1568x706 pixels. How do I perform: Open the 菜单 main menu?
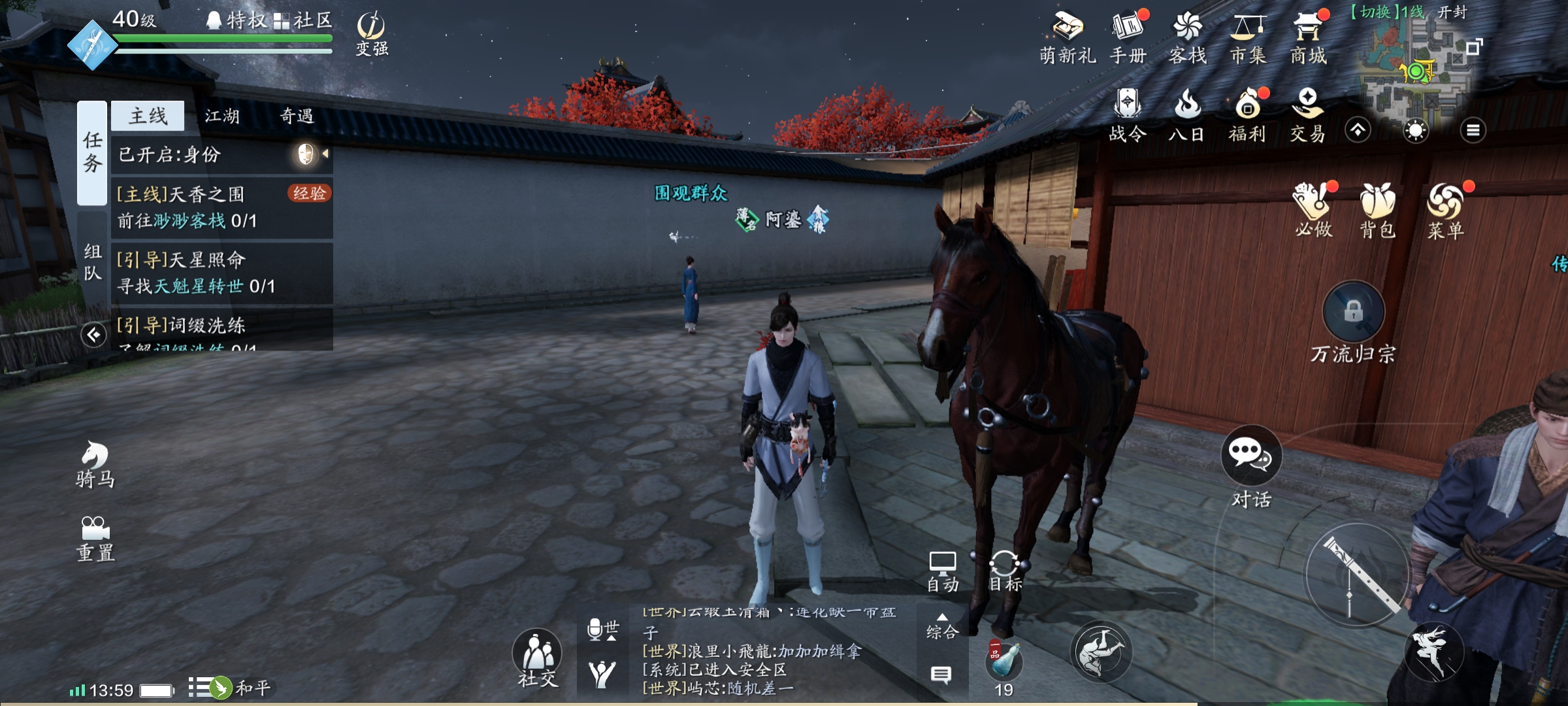1445,210
